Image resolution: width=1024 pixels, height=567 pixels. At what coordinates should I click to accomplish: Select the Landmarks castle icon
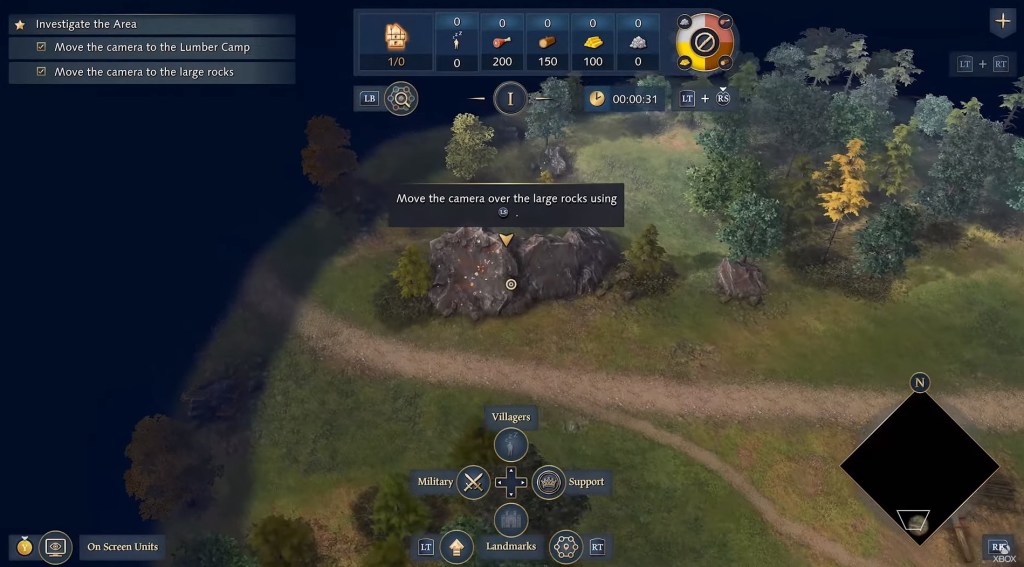[x=511, y=520]
